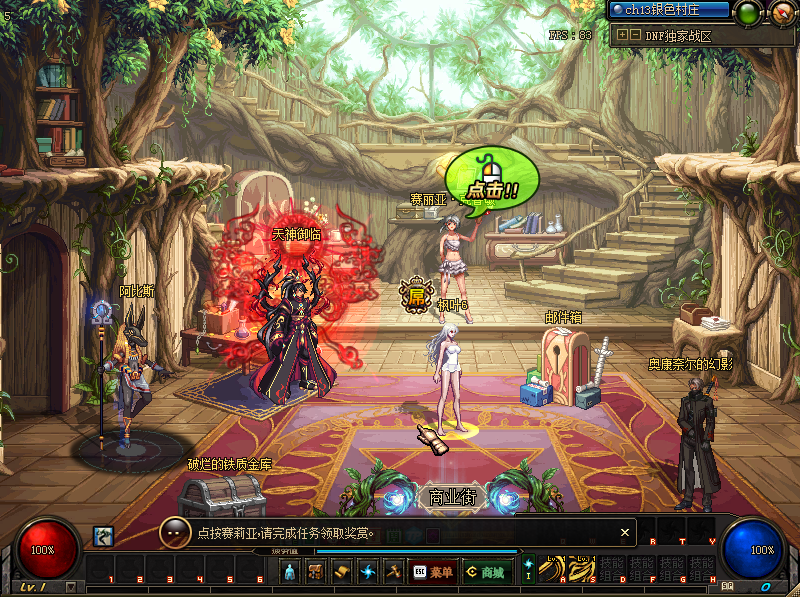The image size is (800, 597).
Task: Activate the skill in slot A
Action: point(552,569)
